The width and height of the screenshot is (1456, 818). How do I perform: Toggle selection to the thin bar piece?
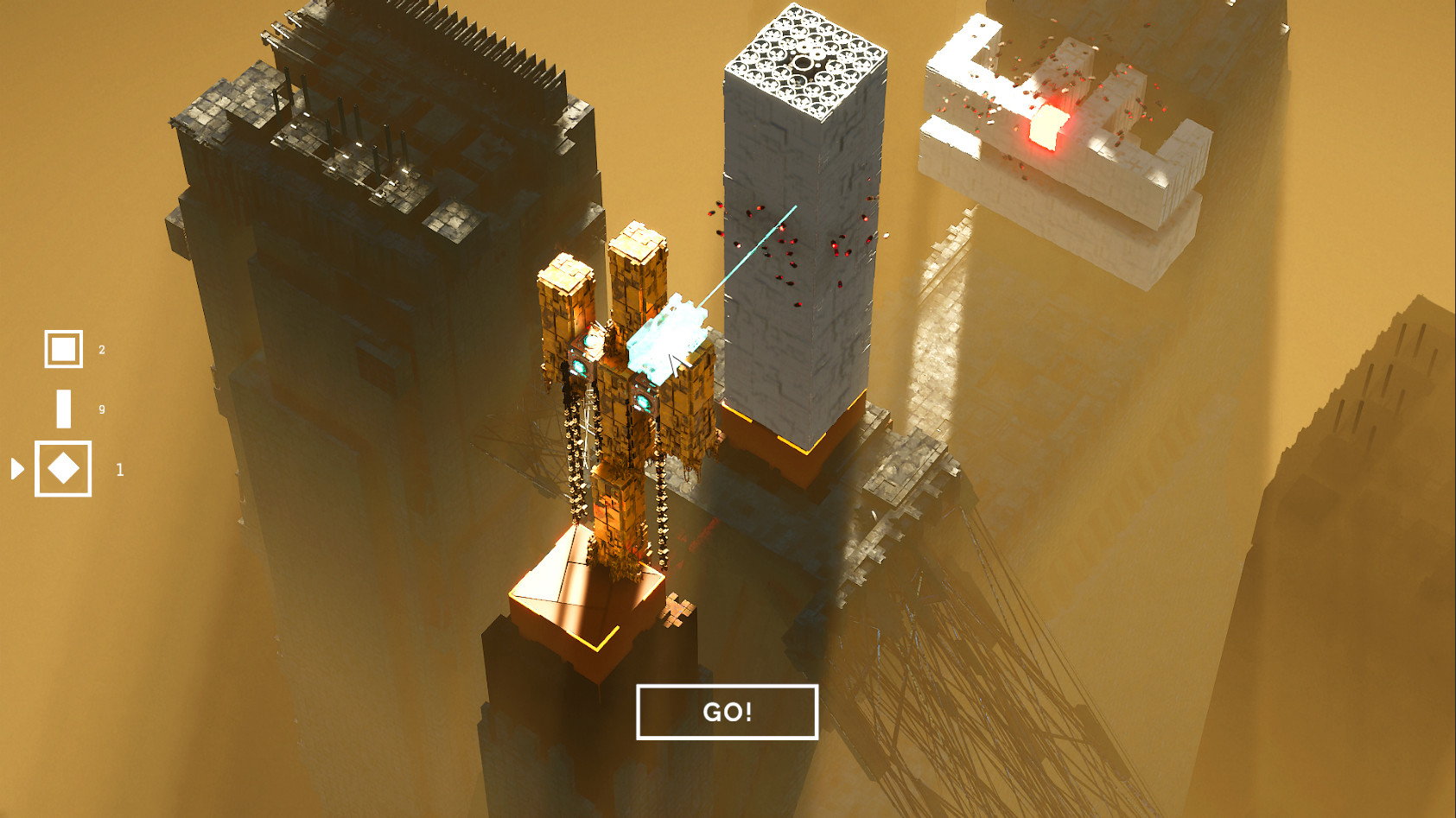[x=62, y=409]
